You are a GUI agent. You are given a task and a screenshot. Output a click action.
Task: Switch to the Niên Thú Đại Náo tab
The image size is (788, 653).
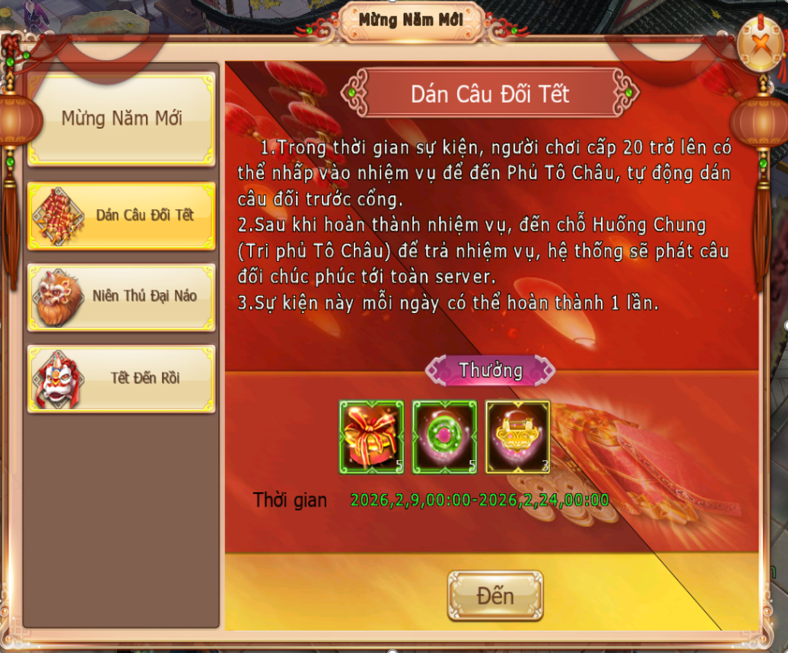pyautogui.click(x=121, y=297)
